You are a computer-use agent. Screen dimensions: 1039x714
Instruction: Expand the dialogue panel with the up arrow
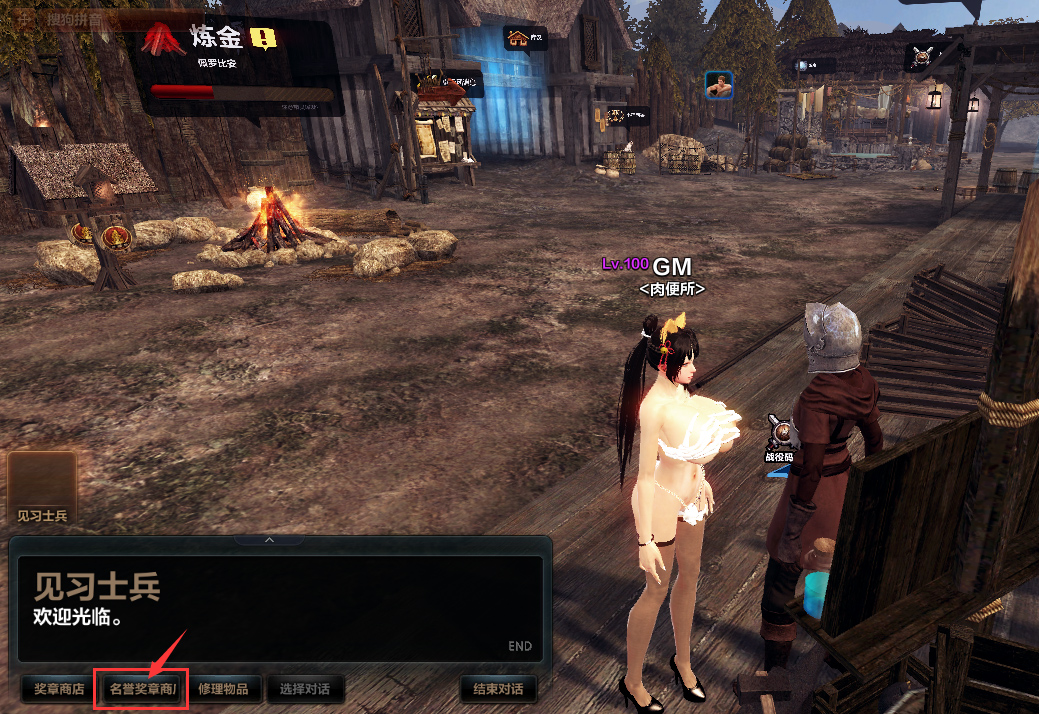(269, 540)
